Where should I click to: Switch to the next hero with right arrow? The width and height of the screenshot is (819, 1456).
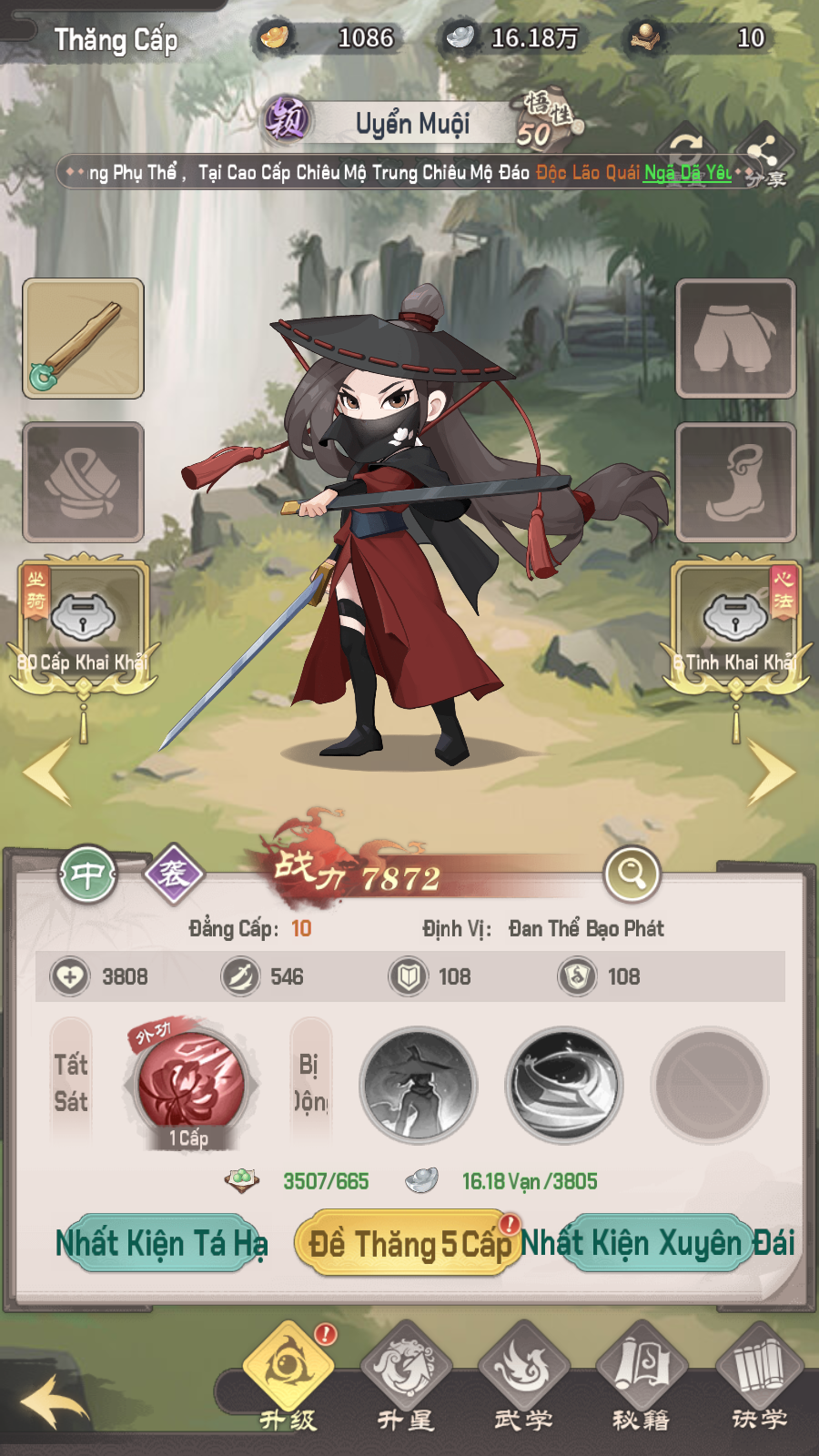(770, 772)
